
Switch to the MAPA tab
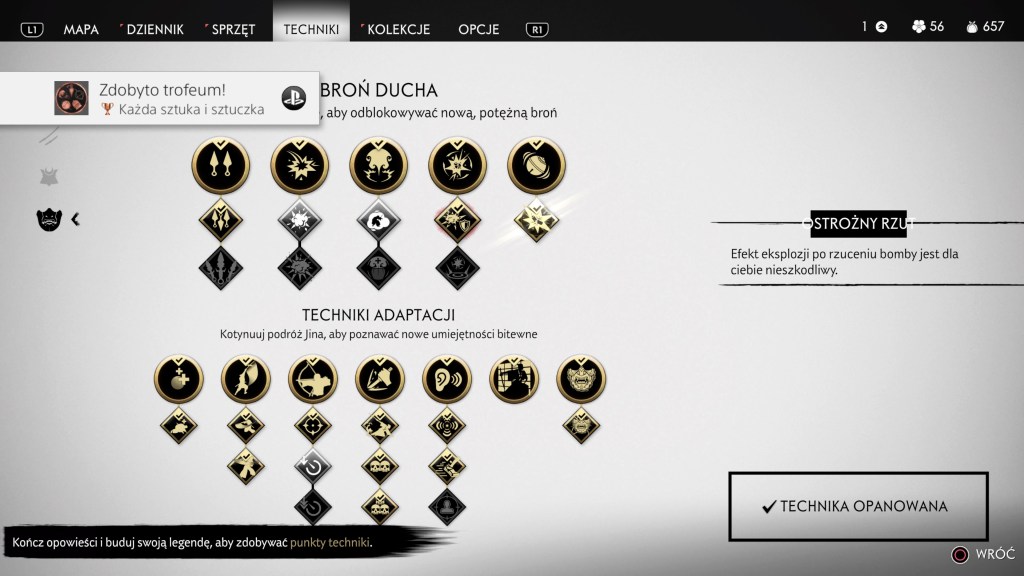81,29
